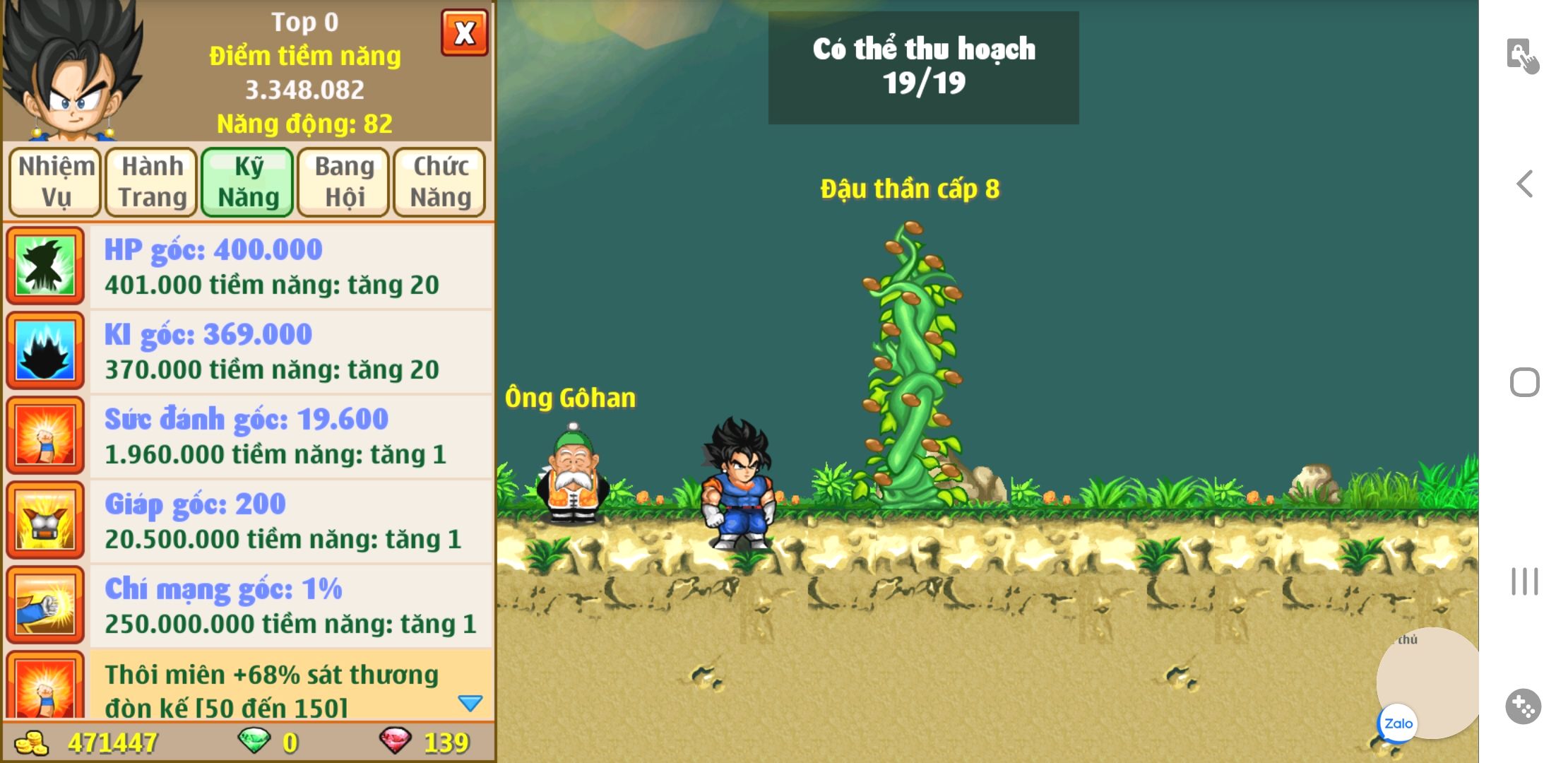Screen dimensions: 1568x763
Task: Tap the touch-lock icon in the sidebar
Action: (x=1523, y=56)
